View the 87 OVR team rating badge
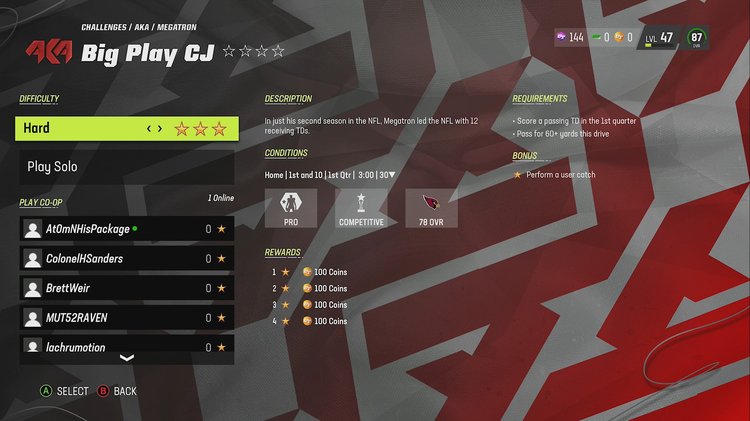 coord(698,38)
